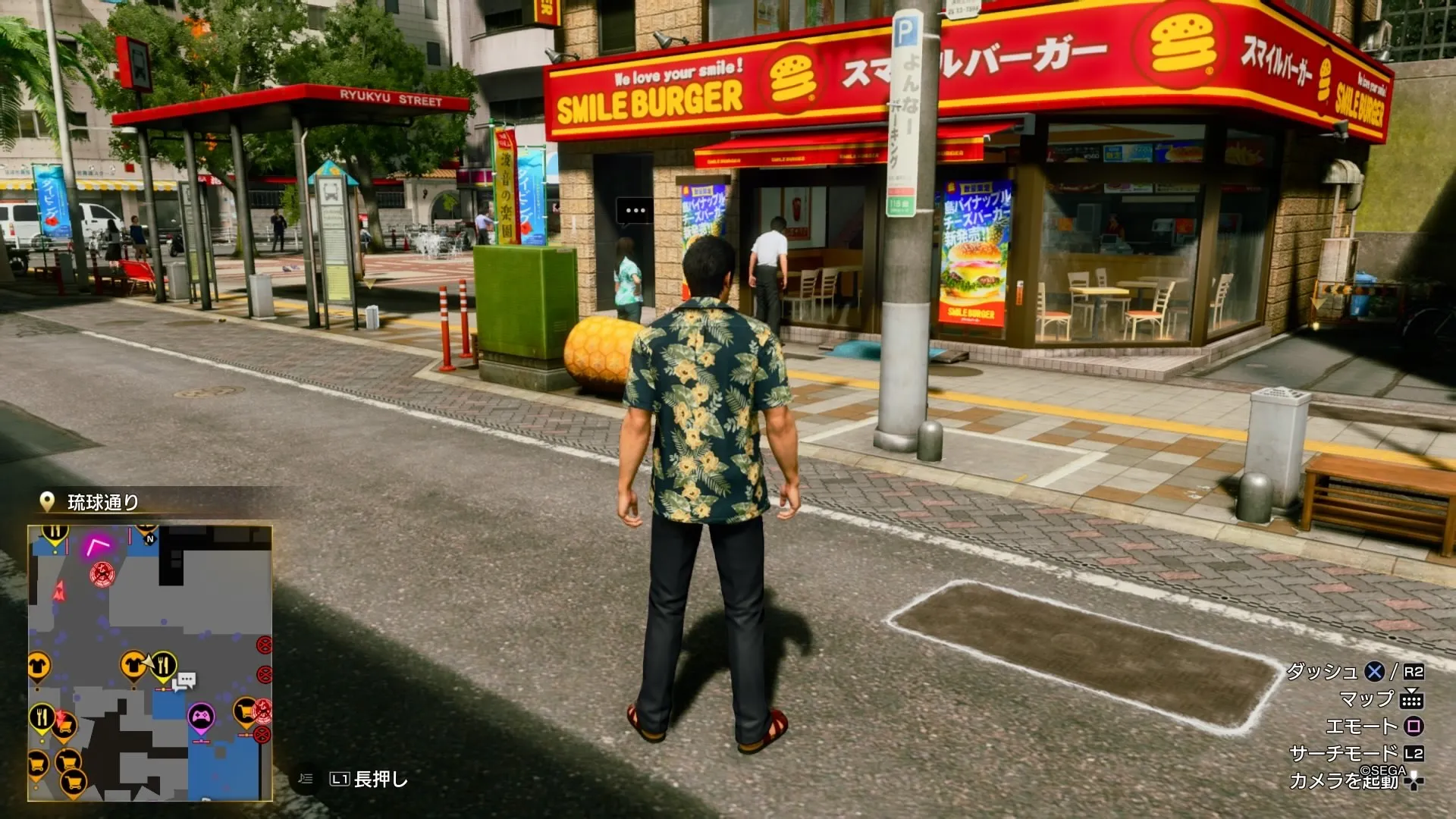The width and height of the screenshot is (1456, 819).
Task: Click the ©SEGA copyright text
Action: coord(1382,770)
